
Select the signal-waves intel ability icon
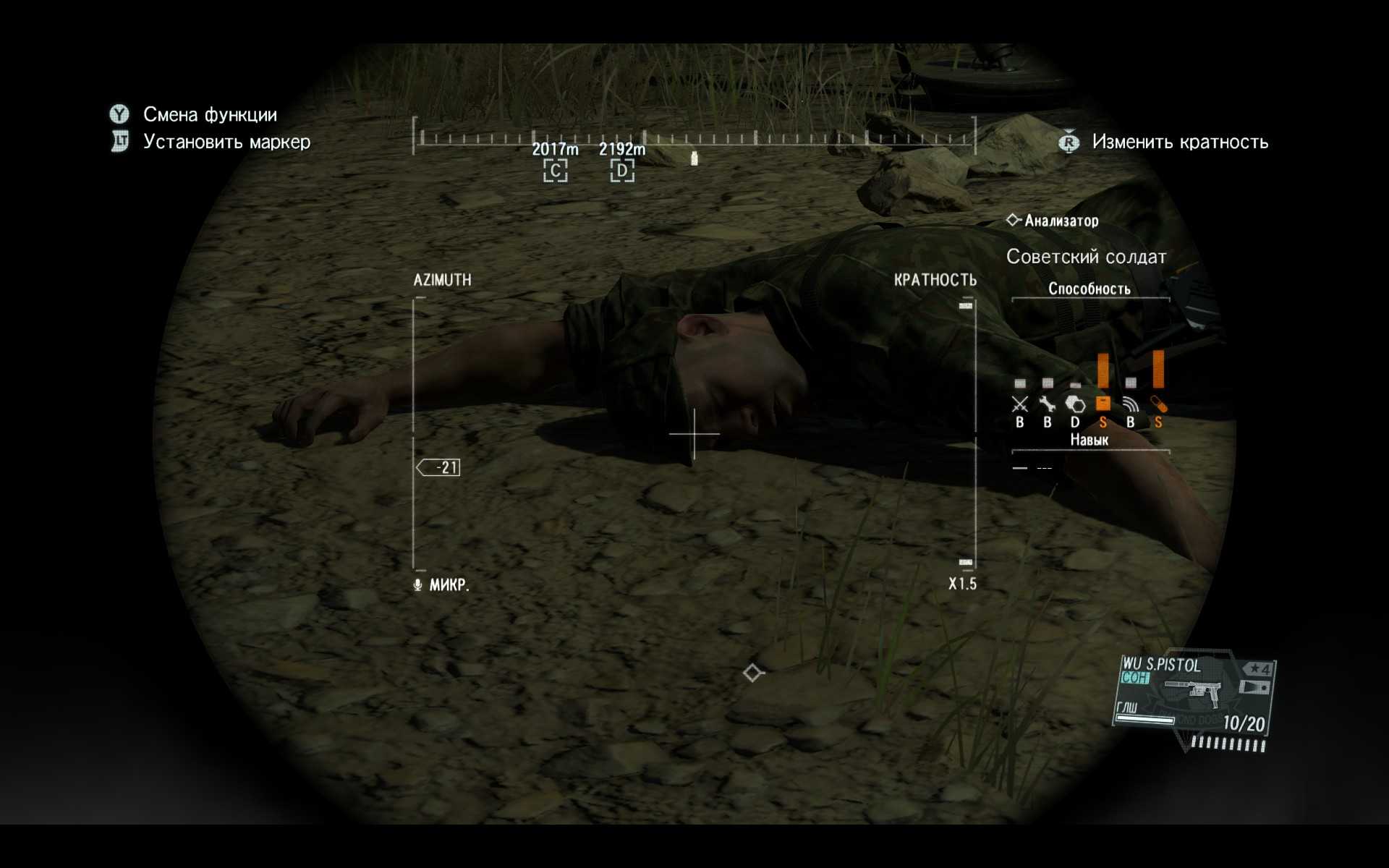[x=1131, y=404]
